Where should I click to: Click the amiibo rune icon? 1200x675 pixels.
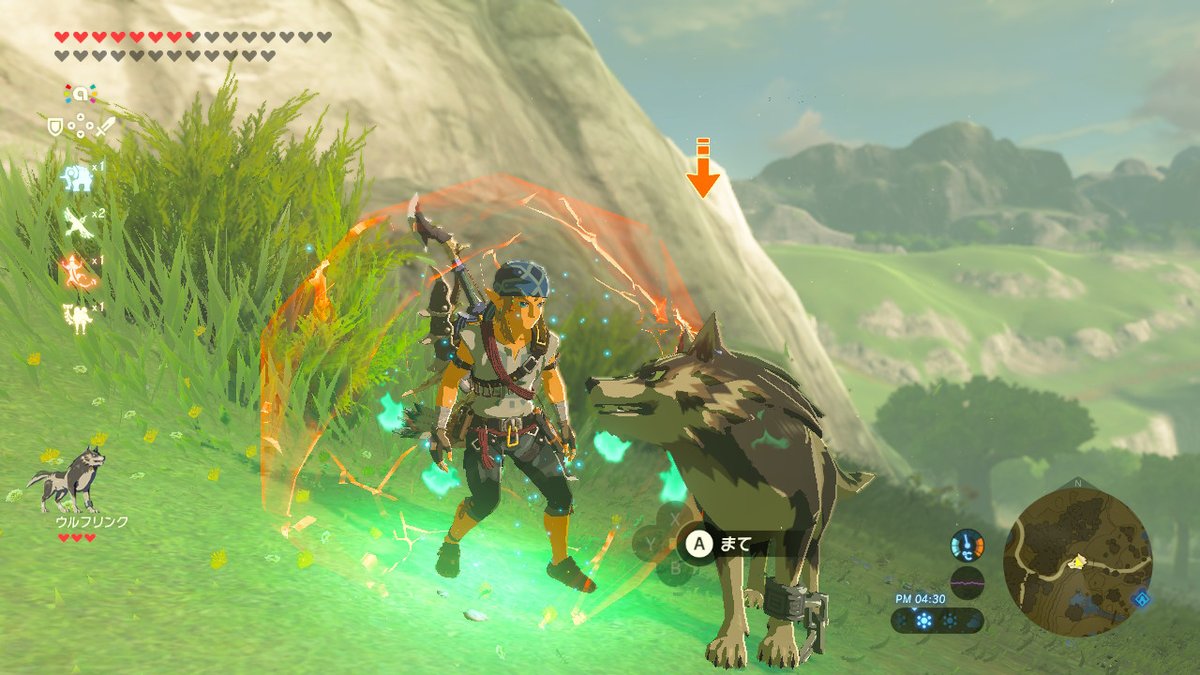(x=80, y=94)
